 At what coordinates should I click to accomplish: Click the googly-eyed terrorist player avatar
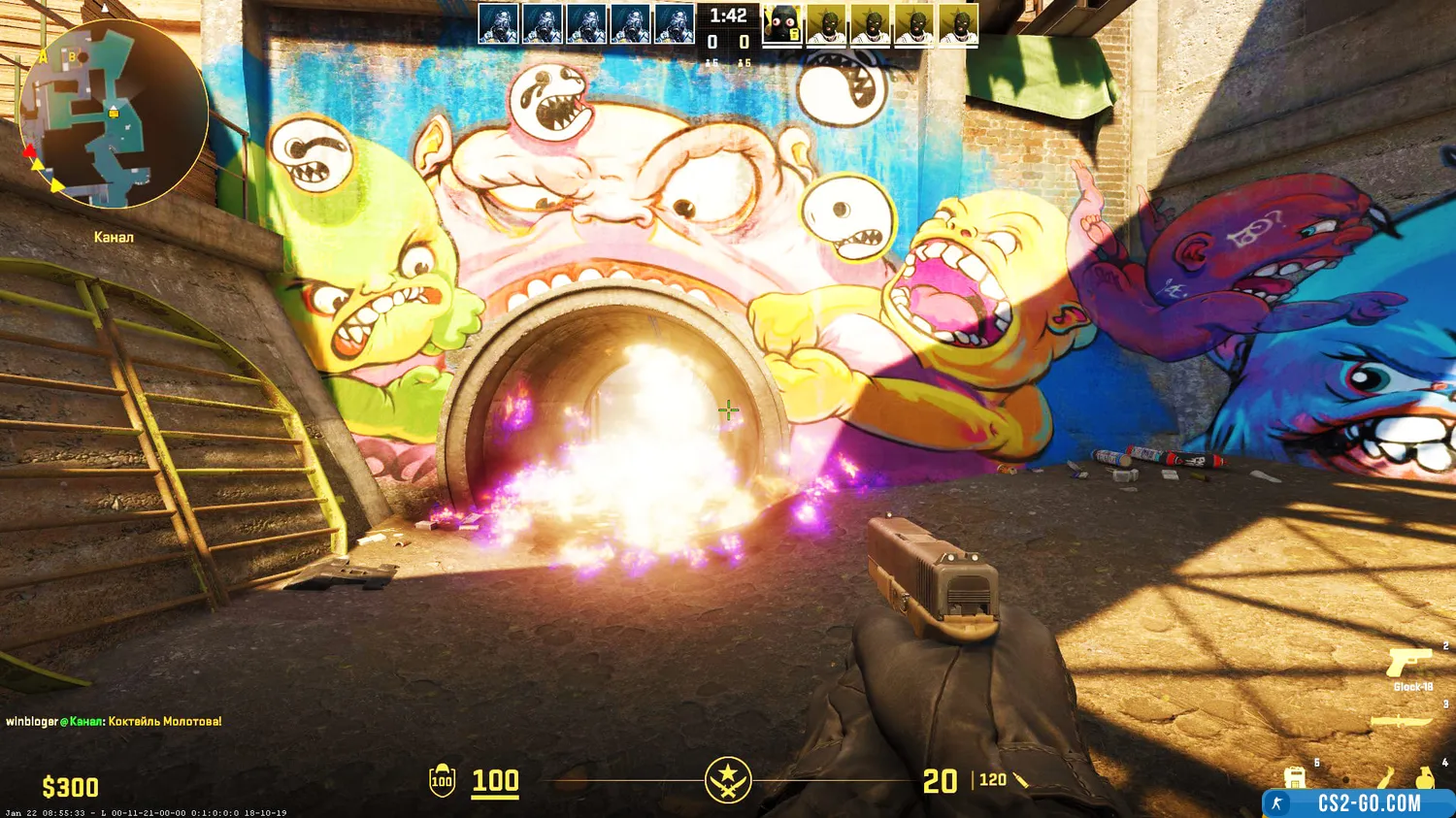781,24
